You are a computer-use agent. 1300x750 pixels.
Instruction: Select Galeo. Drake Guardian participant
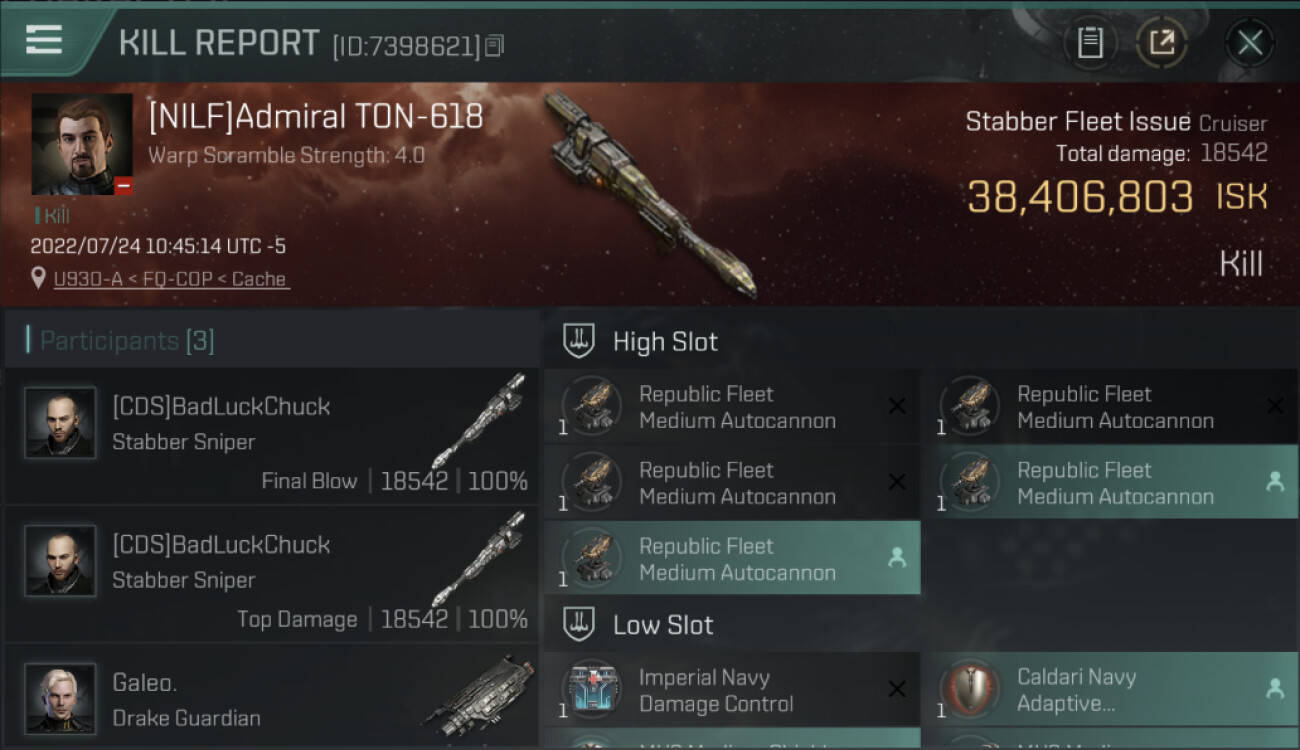272,698
